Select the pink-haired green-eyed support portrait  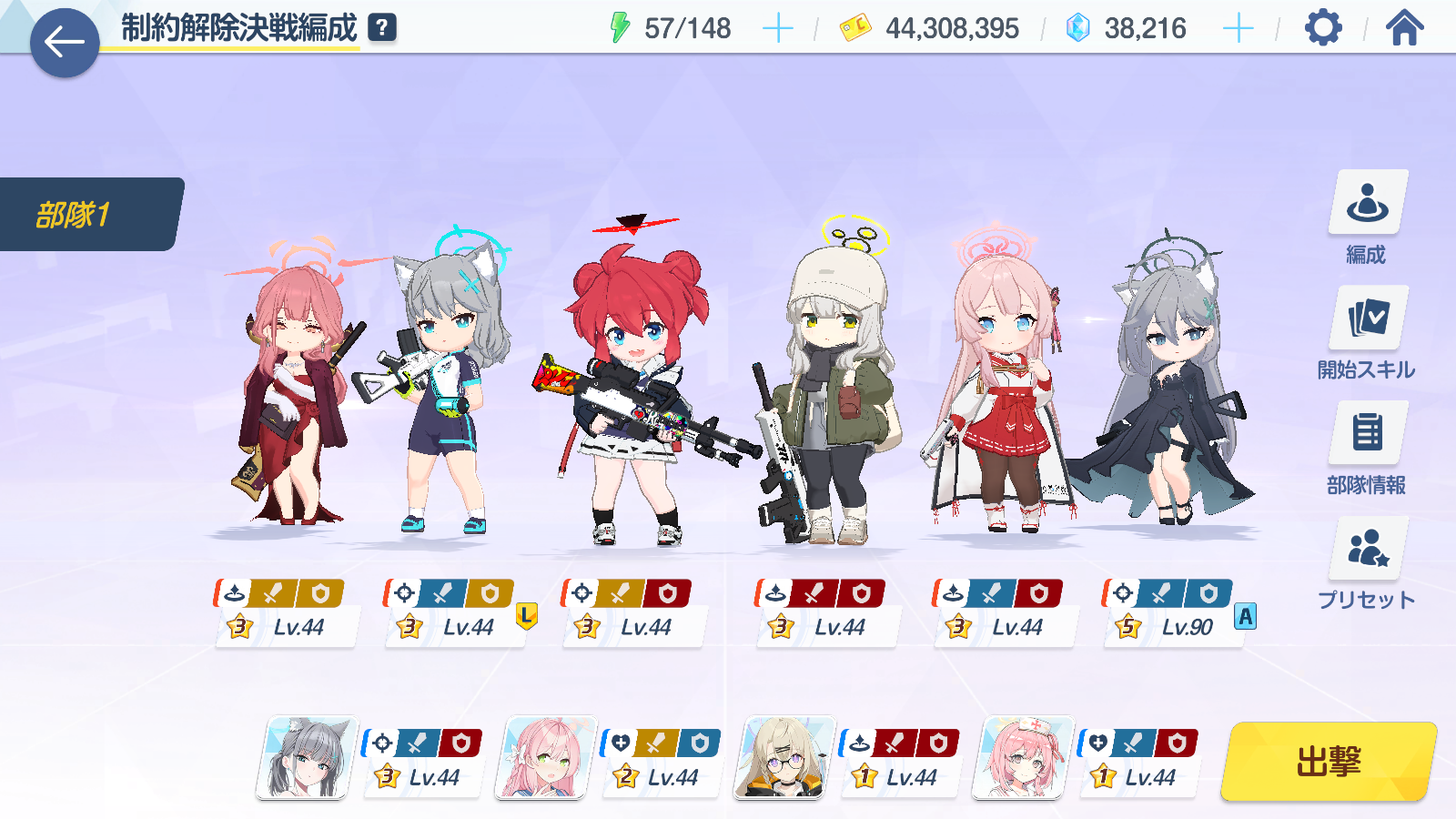coord(545,758)
